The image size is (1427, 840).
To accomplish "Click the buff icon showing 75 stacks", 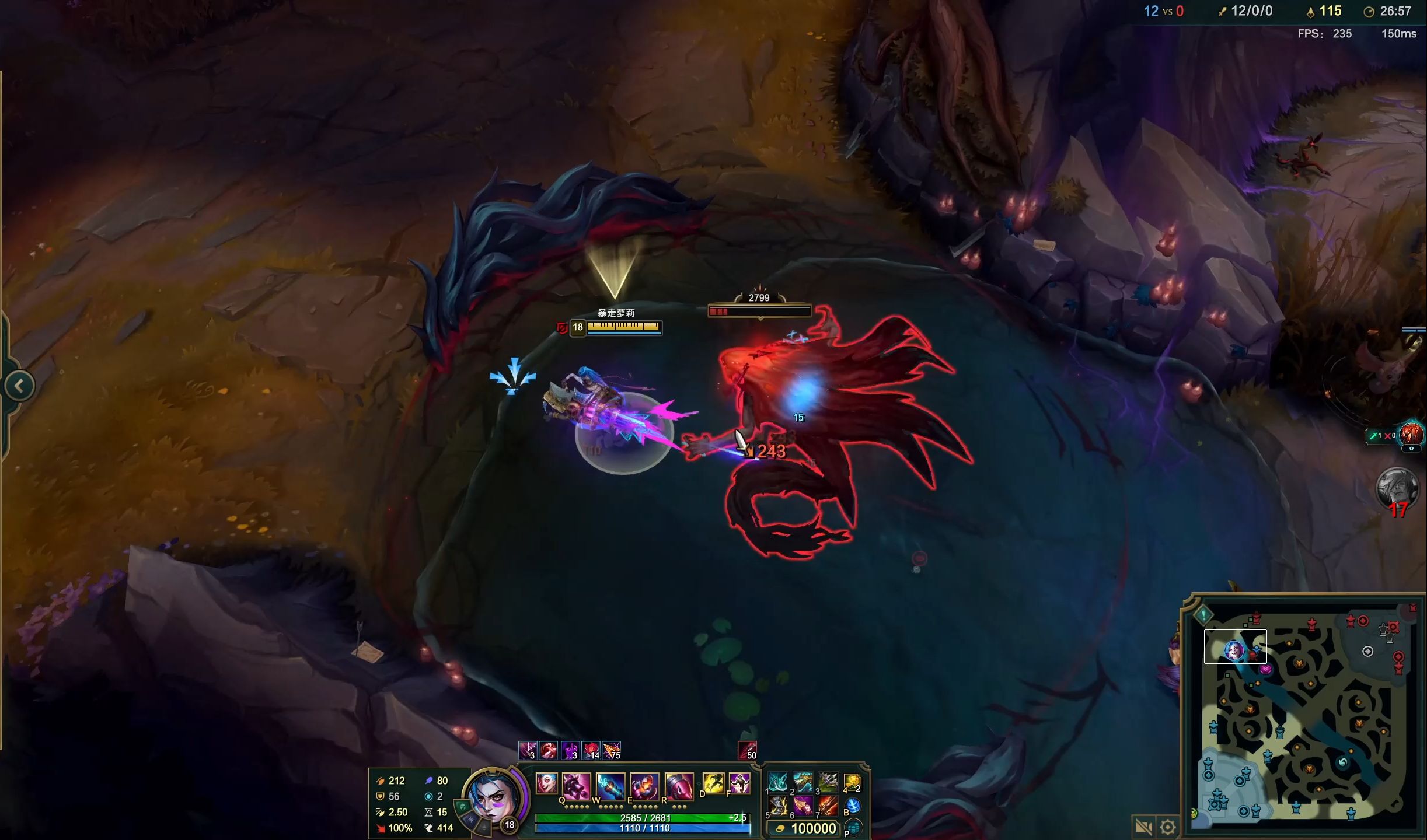I will point(610,750).
